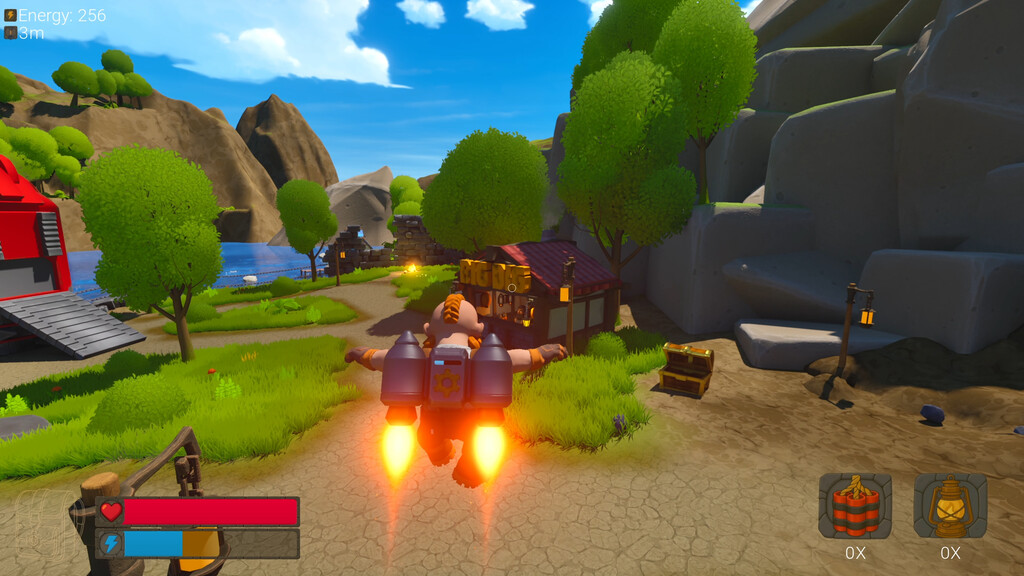This screenshot has height=576, width=1024.
Task: Select the lantern item slot
Action: [x=950, y=506]
